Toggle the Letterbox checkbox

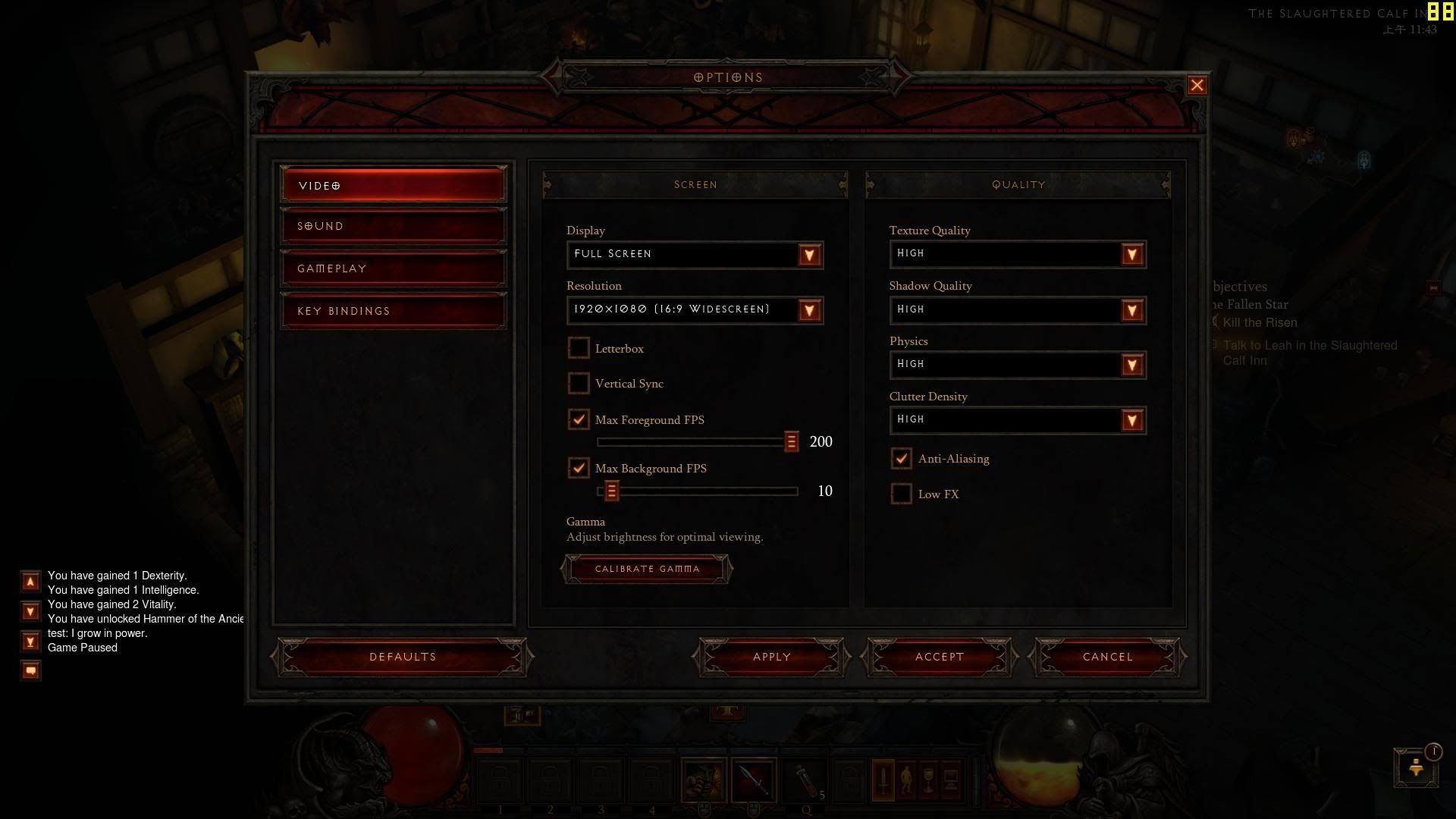579,348
